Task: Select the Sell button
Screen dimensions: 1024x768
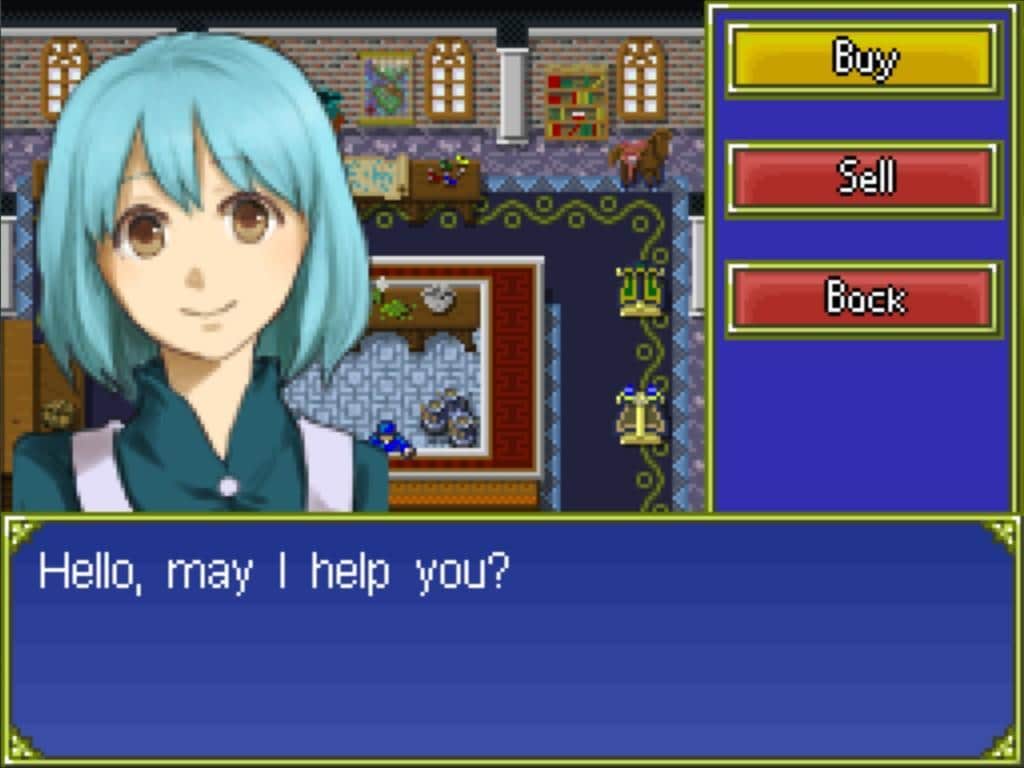Action: pyautogui.click(x=863, y=178)
